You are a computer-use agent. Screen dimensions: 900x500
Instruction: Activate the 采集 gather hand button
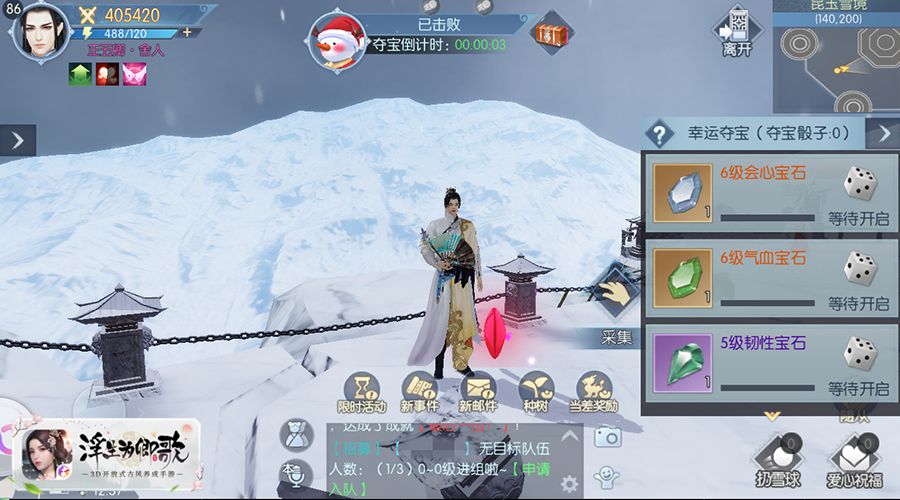616,294
